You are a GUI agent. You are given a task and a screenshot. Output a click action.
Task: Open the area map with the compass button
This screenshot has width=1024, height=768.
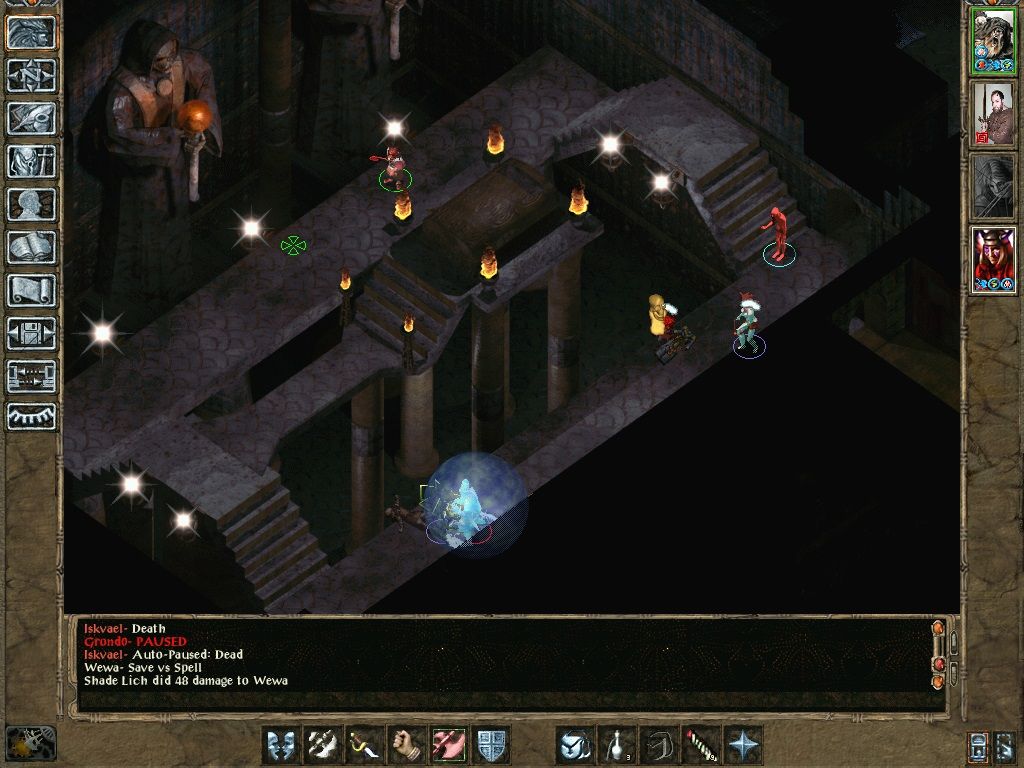[x=32, y=75]
